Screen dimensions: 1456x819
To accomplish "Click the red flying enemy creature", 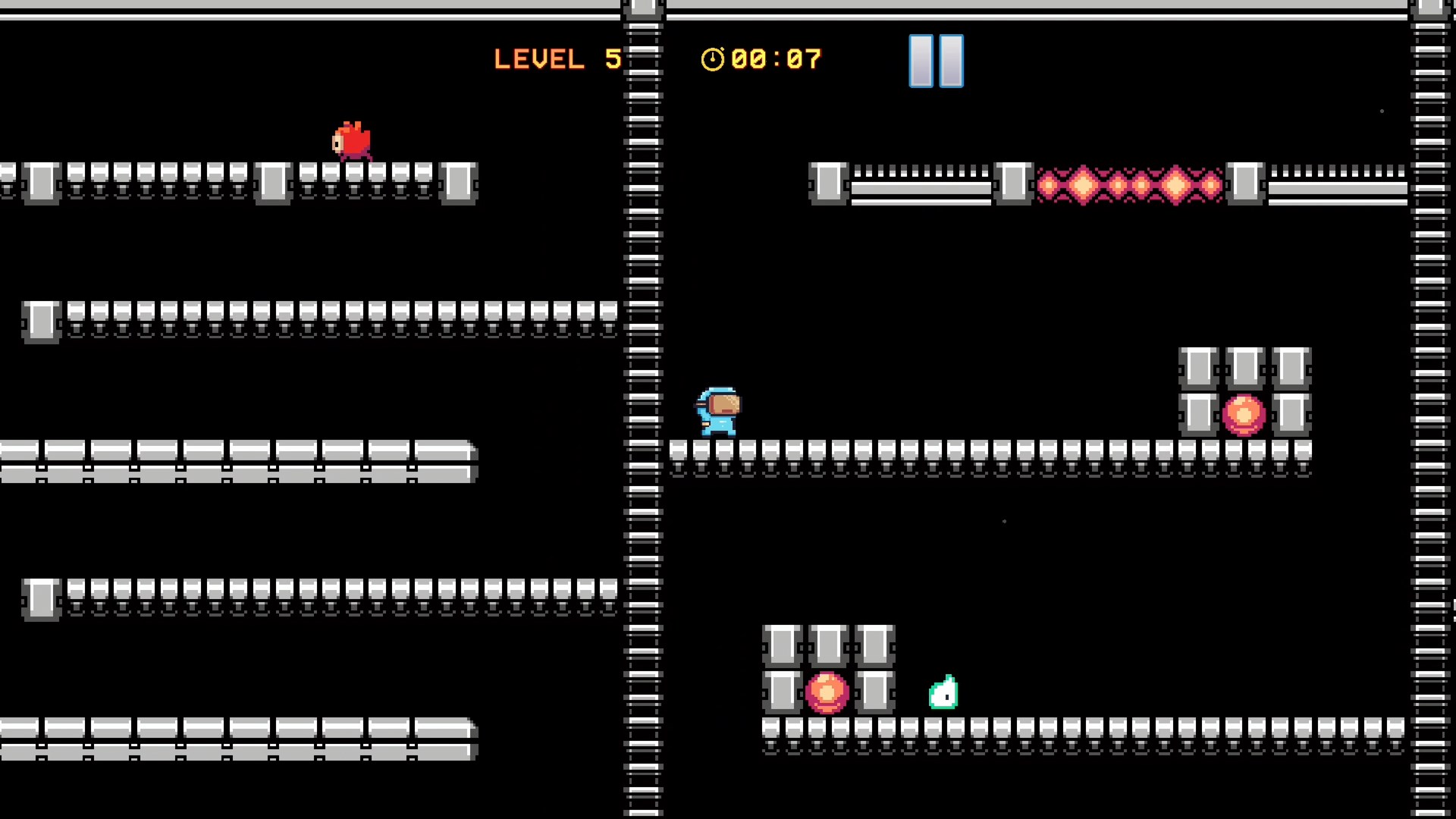I will tap(350, 140).
